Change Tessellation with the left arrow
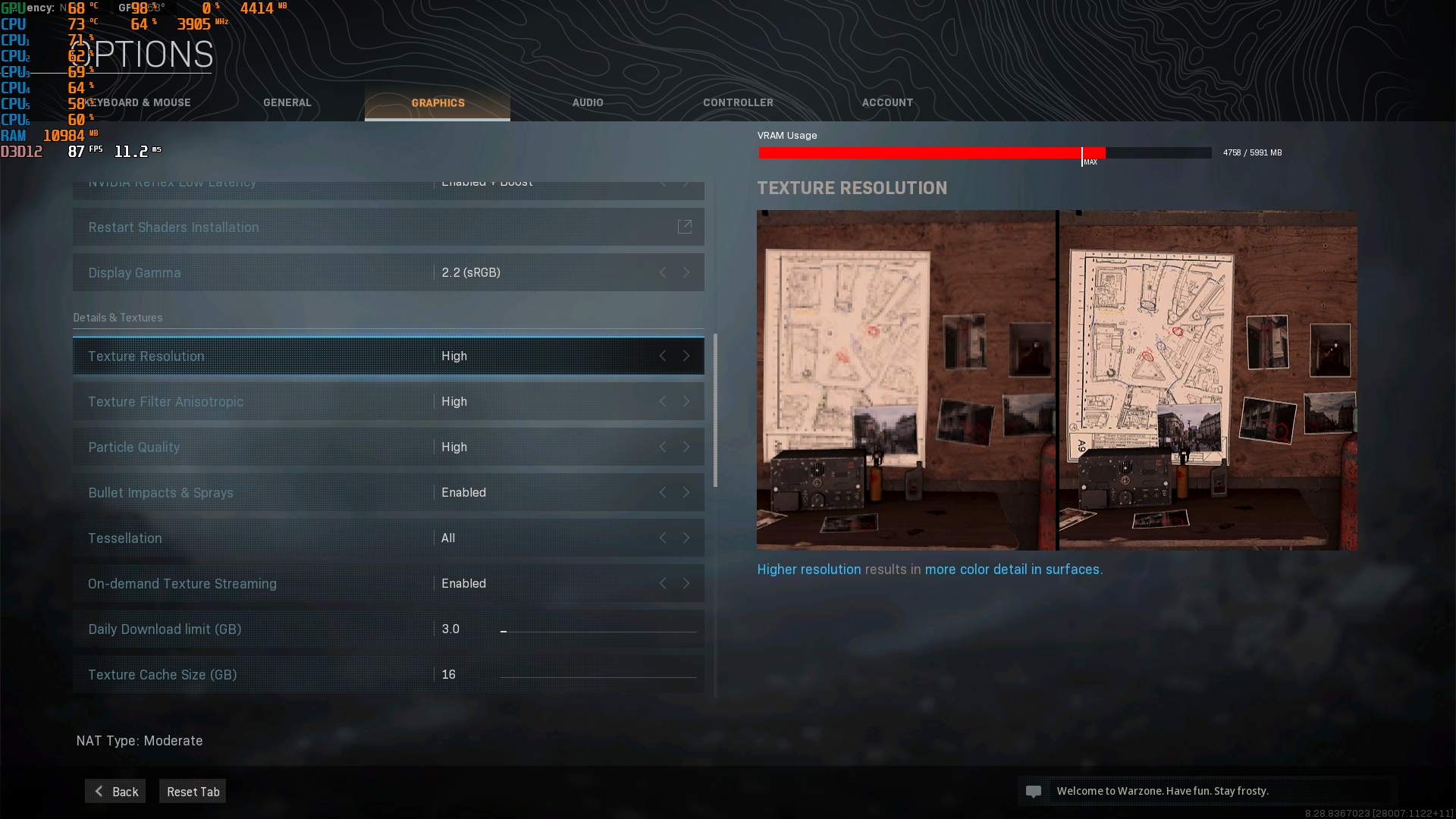Image resolution: width=1456 pixels, height=819 pixels. tap(663, 538)
